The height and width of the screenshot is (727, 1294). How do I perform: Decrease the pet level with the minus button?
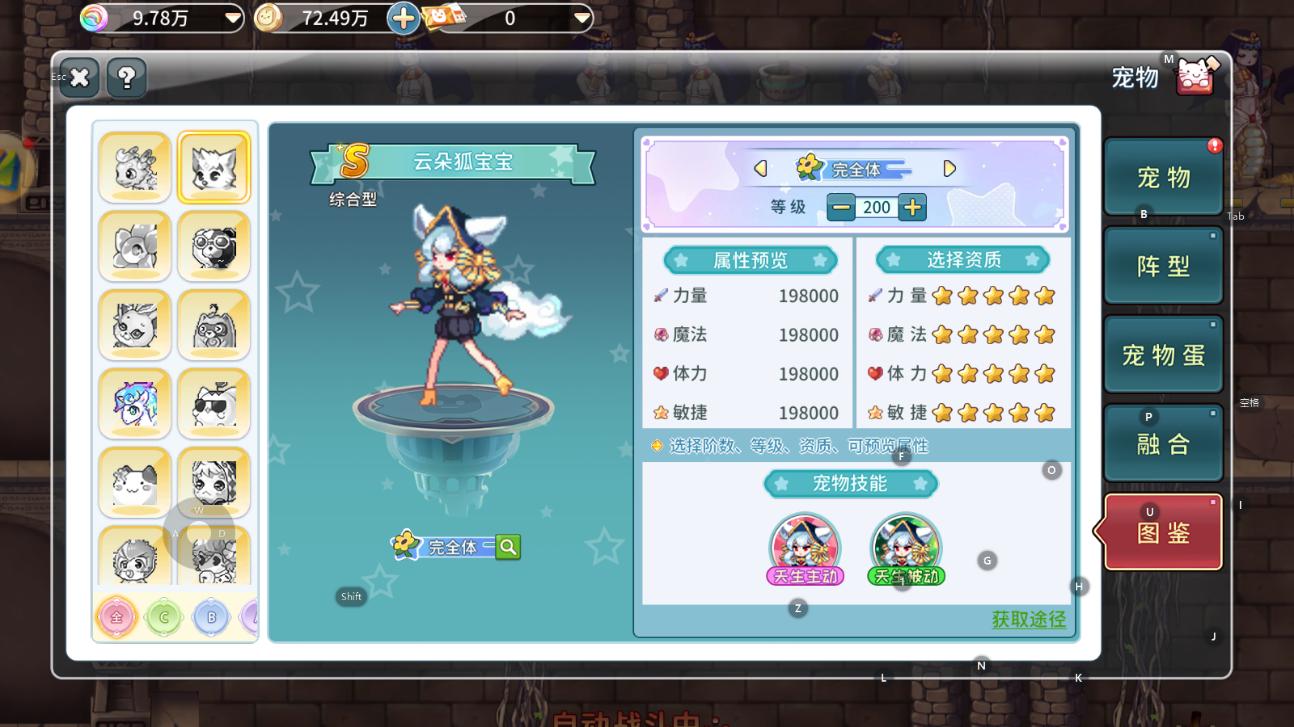841,207
